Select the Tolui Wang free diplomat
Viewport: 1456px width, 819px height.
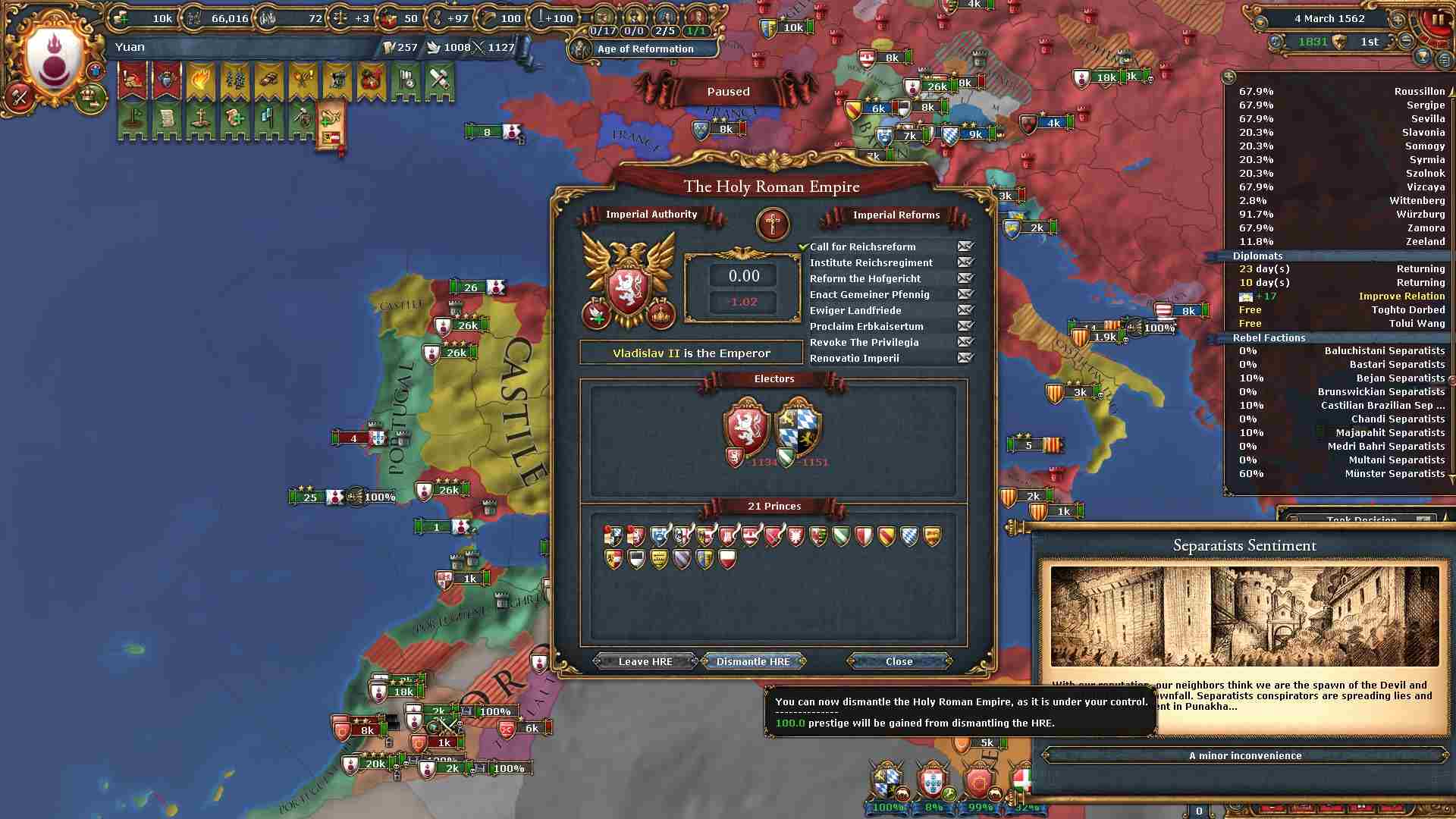pyautogui.click(x=1417, y=323)
